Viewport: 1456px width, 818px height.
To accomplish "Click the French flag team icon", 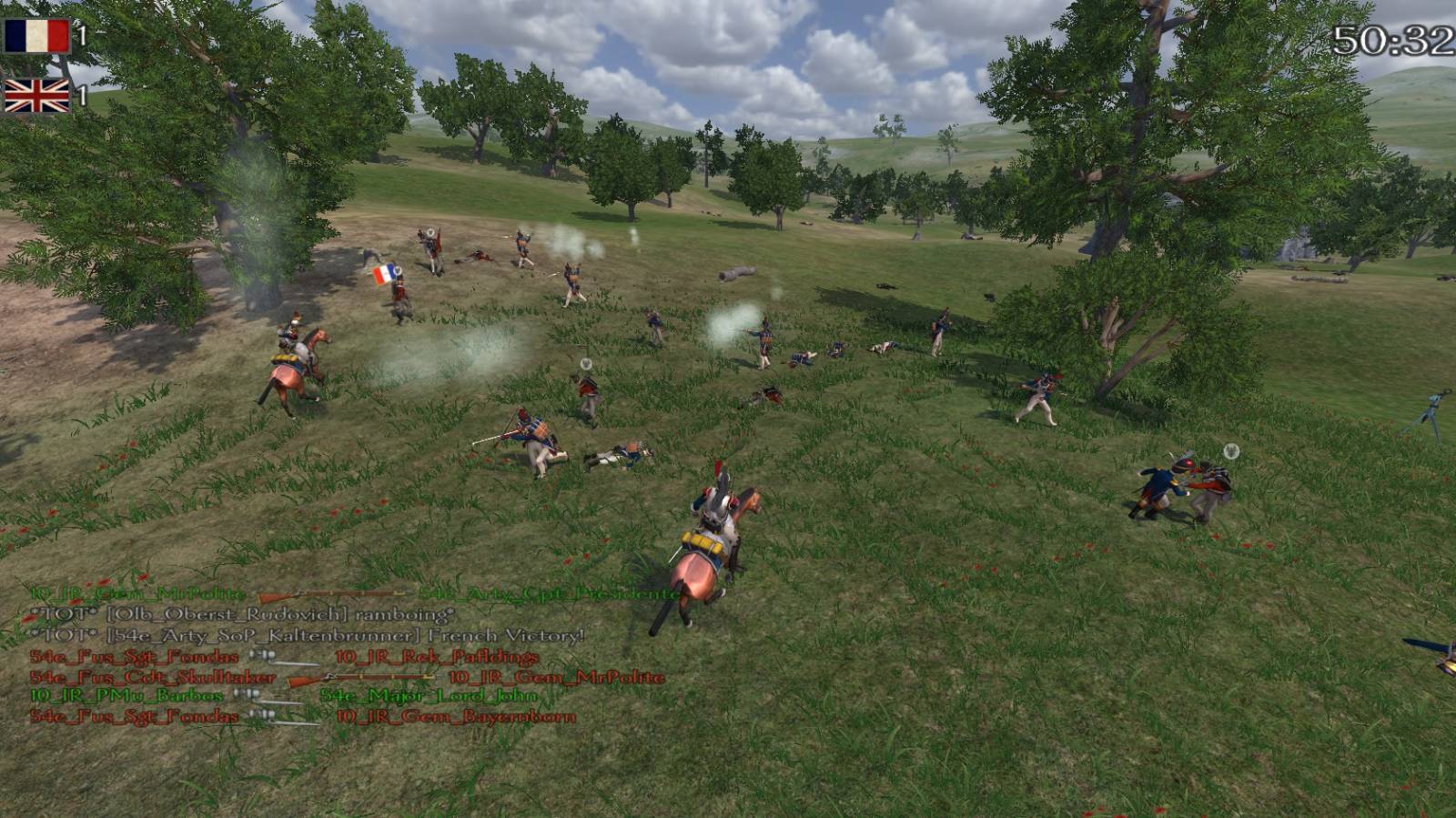I will tap(36, 36).
